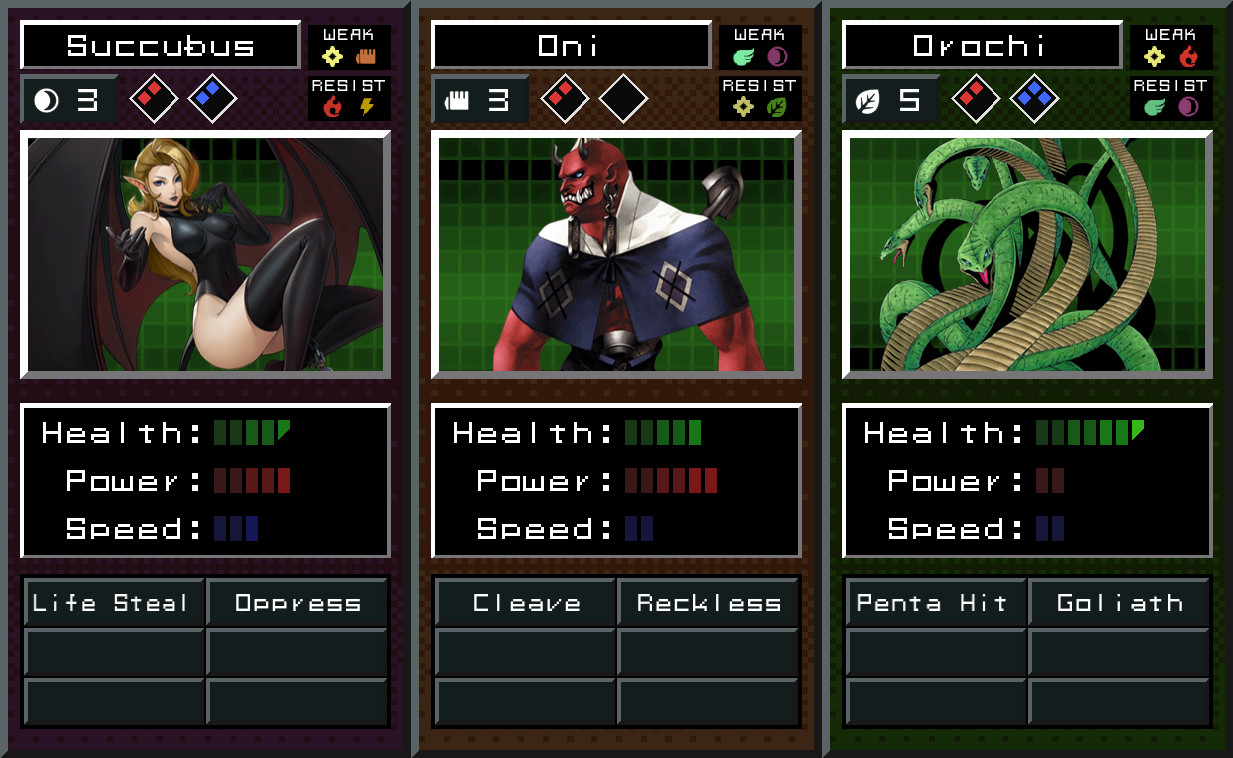1233x758 pixels.
Task: Inspect Orochi's WEAK element icons
Action: tap(1171, 56)
